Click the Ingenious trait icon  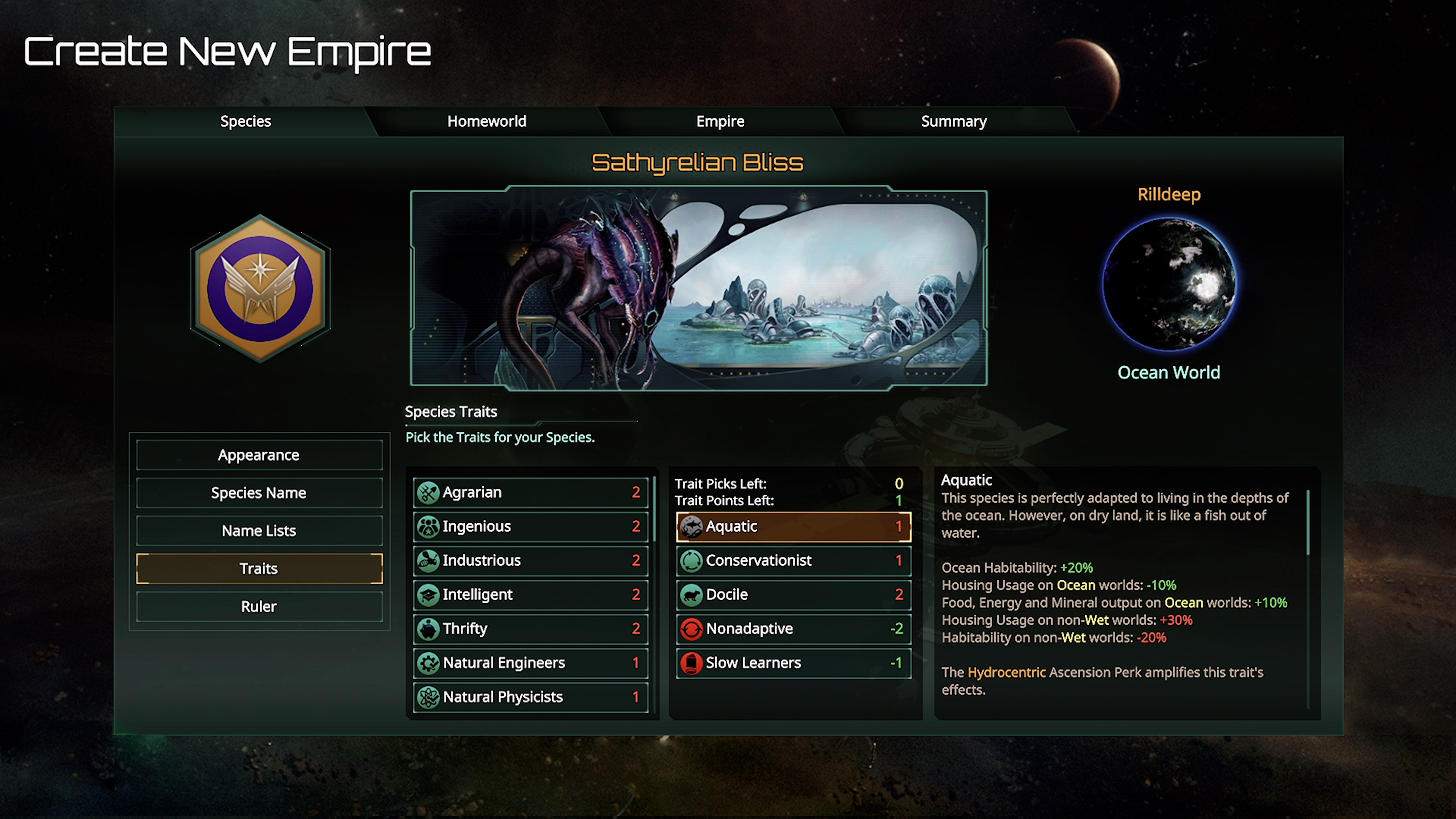[428, 526]
